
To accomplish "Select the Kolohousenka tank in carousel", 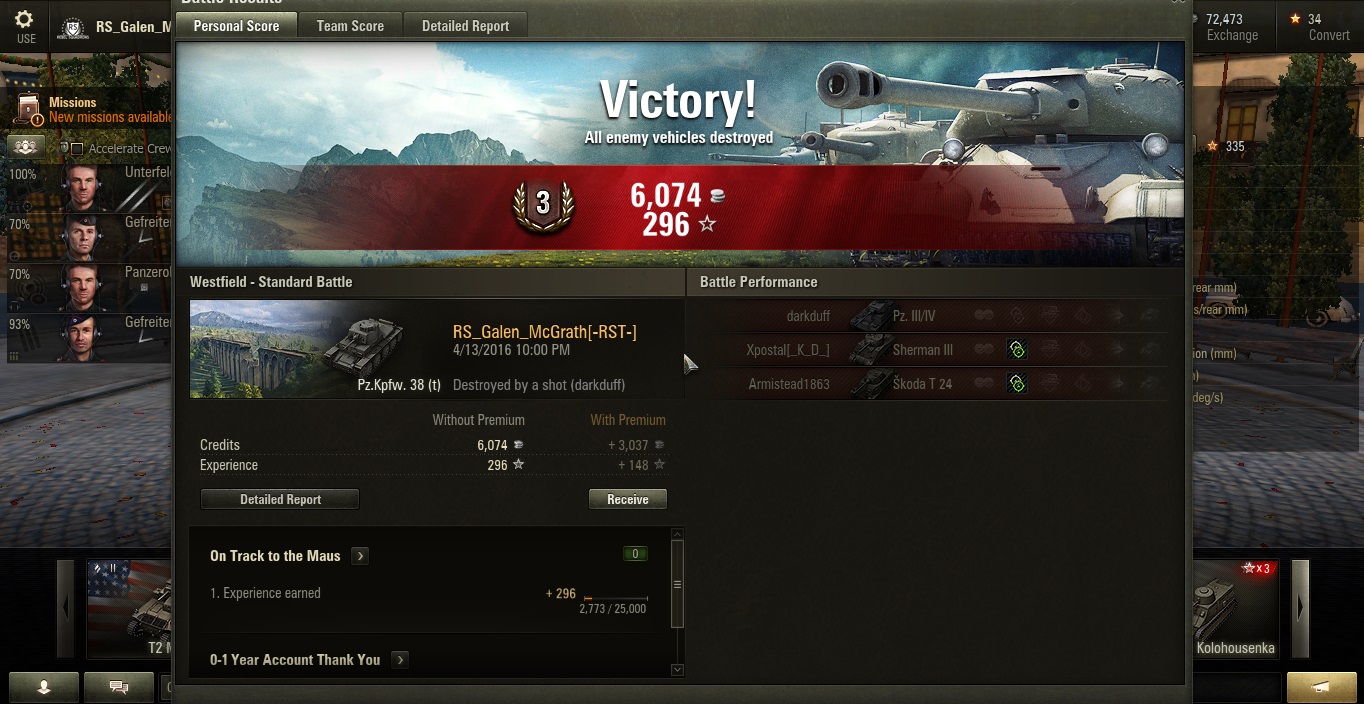I will 1235,608.
